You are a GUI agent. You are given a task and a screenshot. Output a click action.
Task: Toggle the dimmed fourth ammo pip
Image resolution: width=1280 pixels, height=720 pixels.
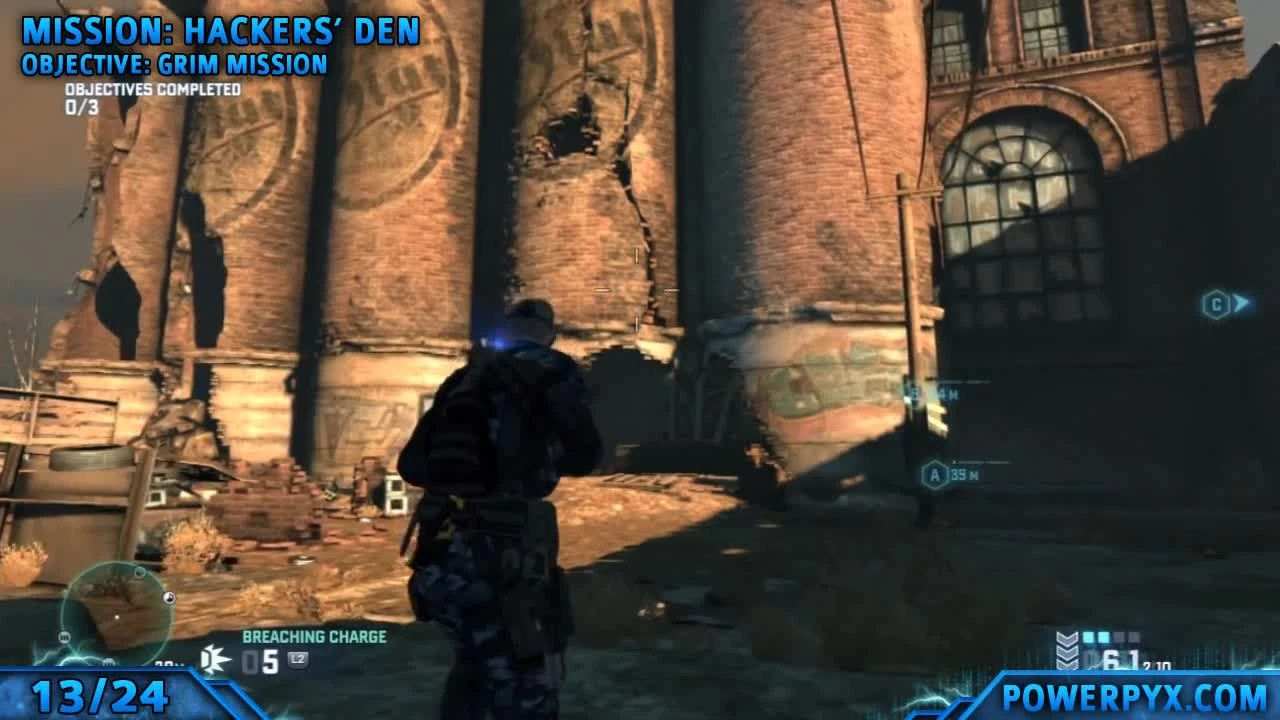[x=1132, y=637]
